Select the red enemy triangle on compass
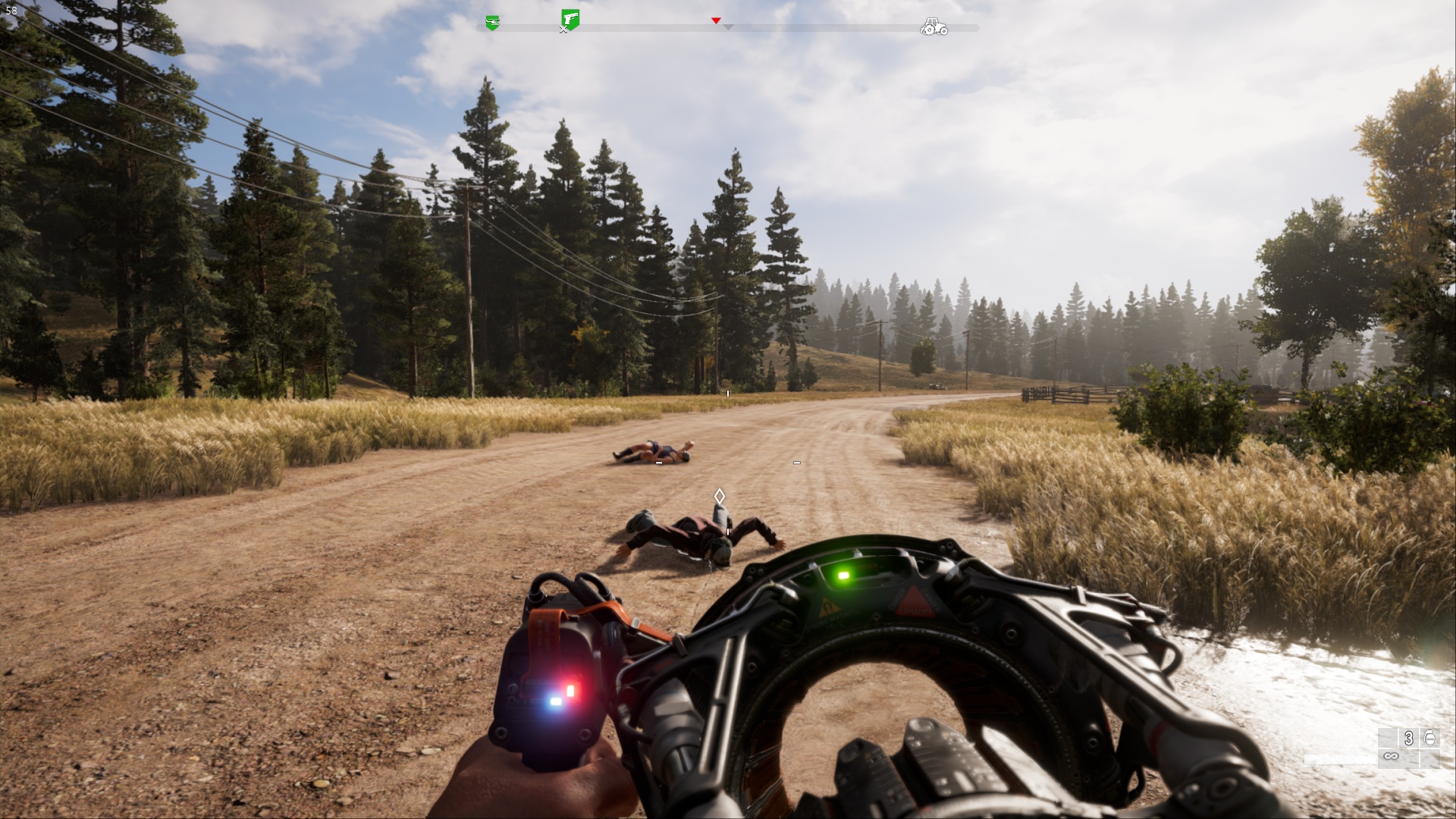 click(716, 20)
